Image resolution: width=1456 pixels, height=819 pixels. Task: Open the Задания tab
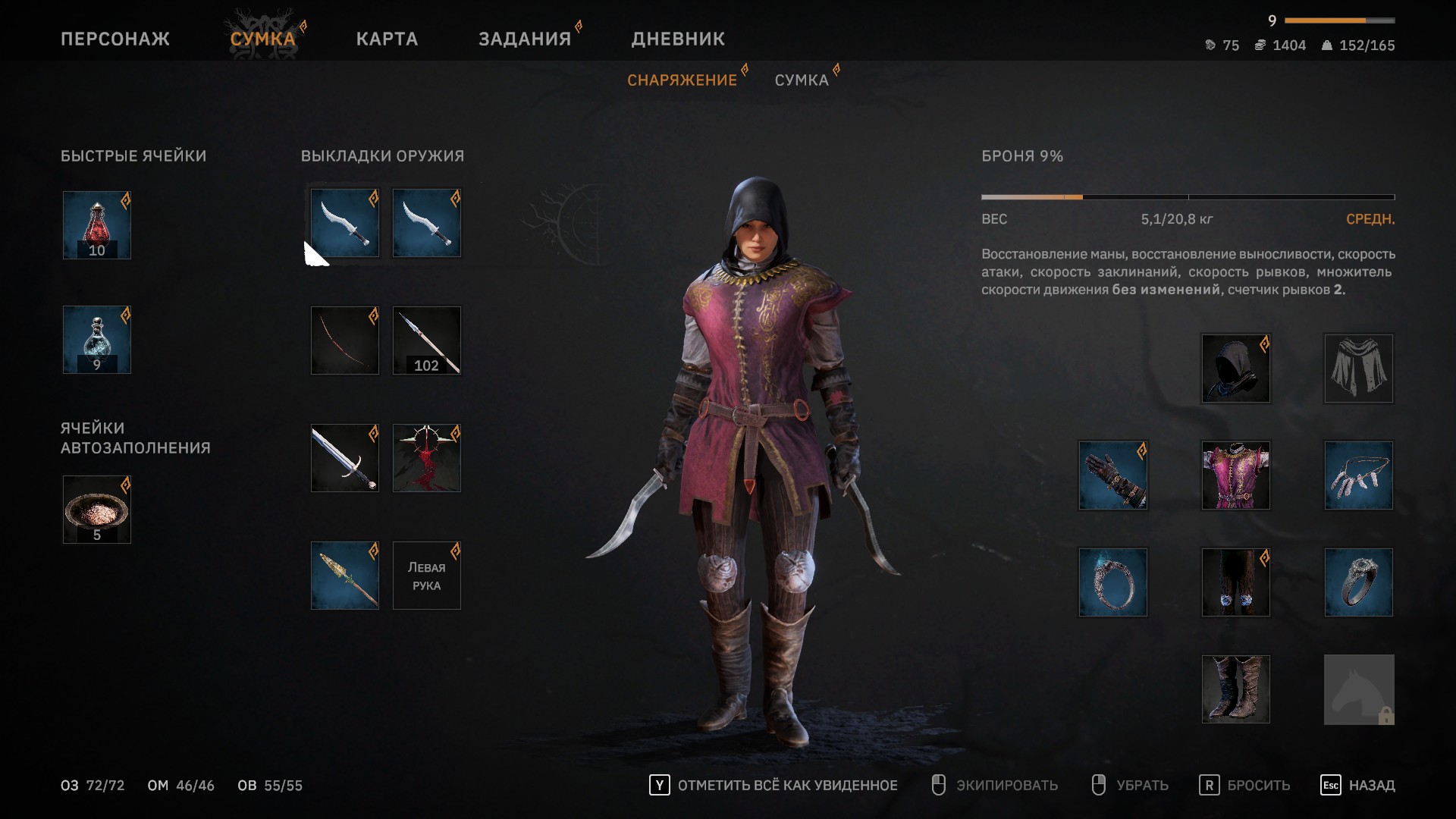pos(524,39)
